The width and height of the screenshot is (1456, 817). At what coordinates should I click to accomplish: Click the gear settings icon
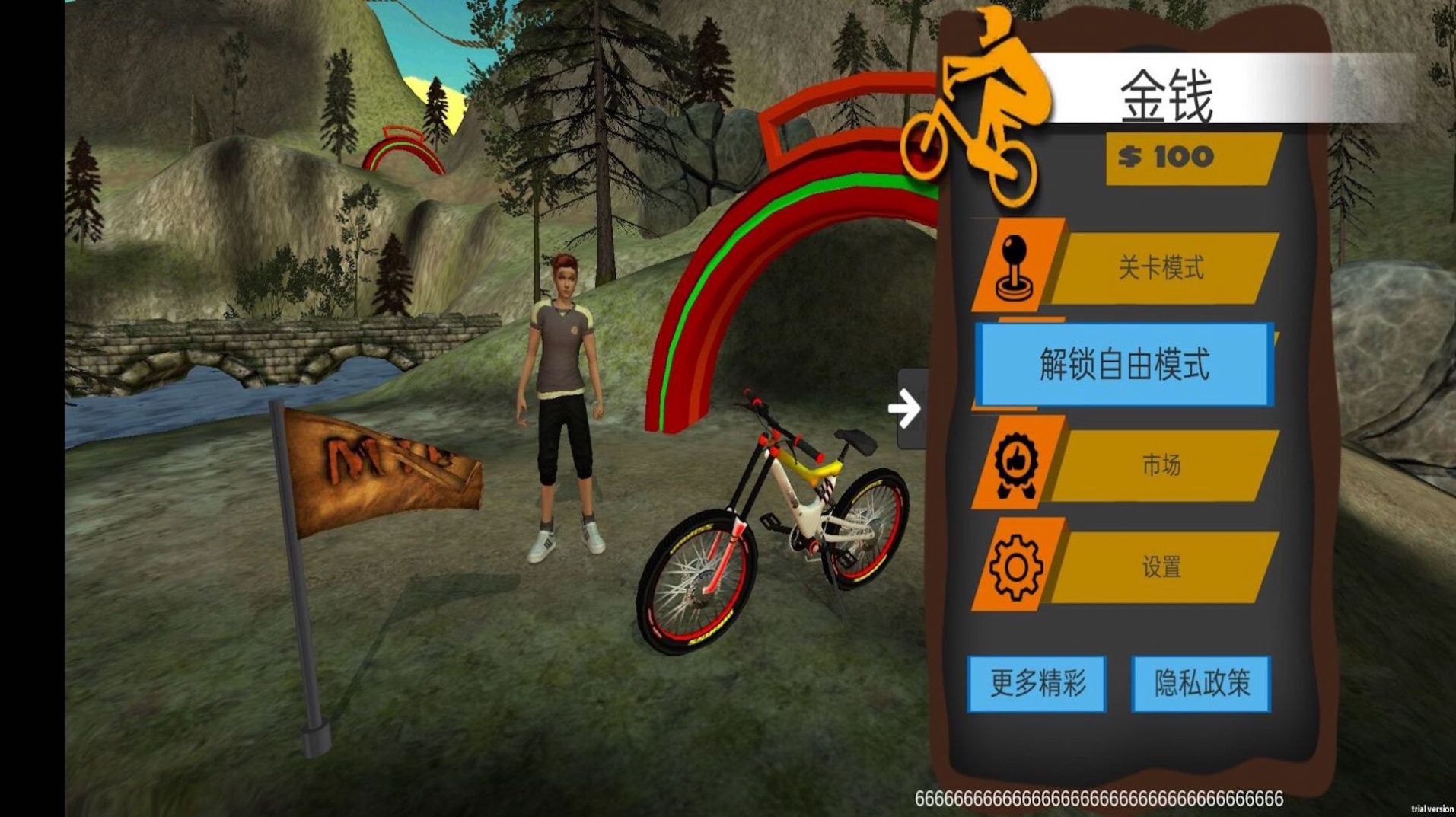pyautogui.click(x=1016, y=566)
